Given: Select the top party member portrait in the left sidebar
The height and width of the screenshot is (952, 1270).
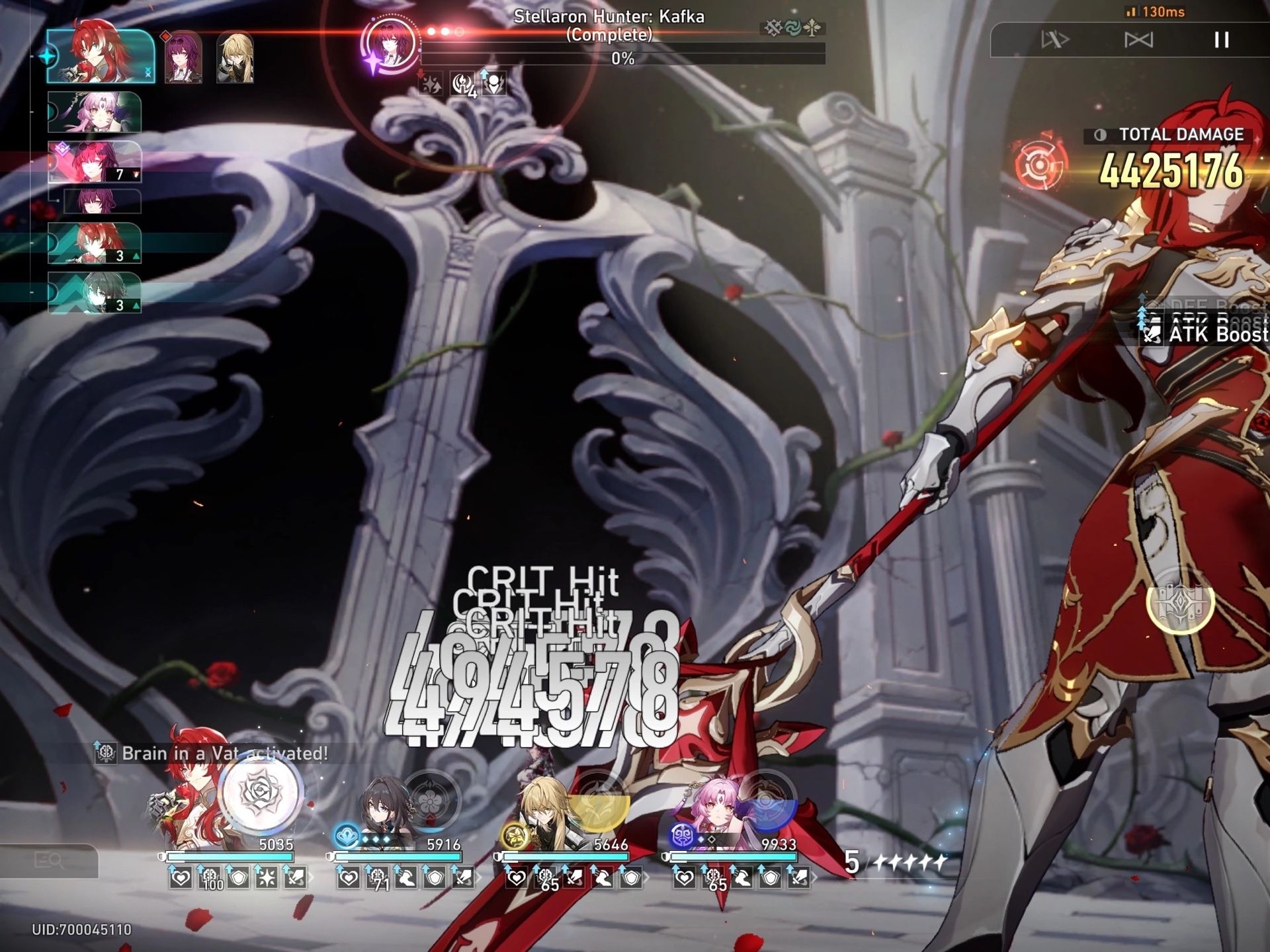Looking at the screenshot, I should pos(98,56).
